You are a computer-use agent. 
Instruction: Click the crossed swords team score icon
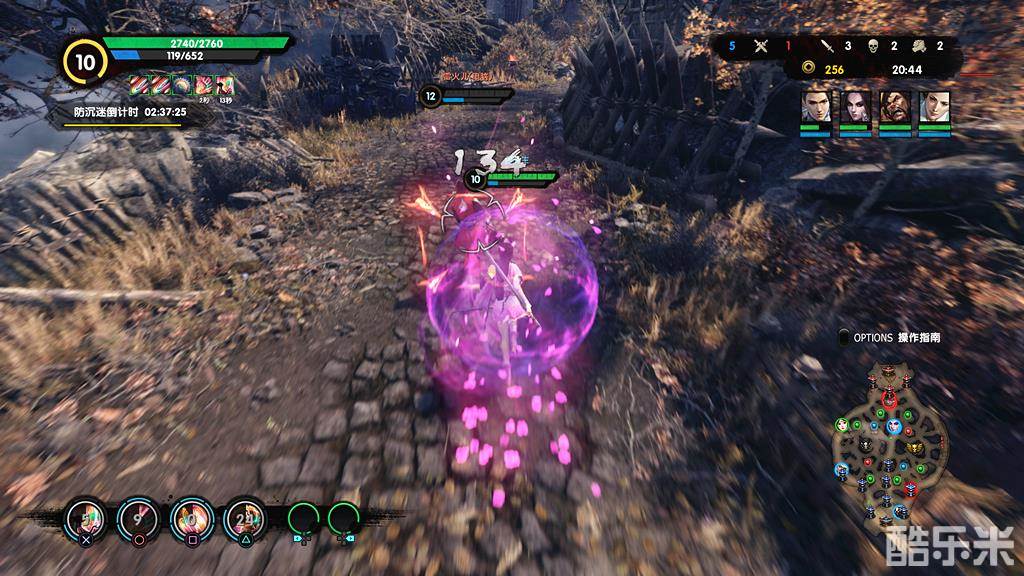(x=760, y=46)
